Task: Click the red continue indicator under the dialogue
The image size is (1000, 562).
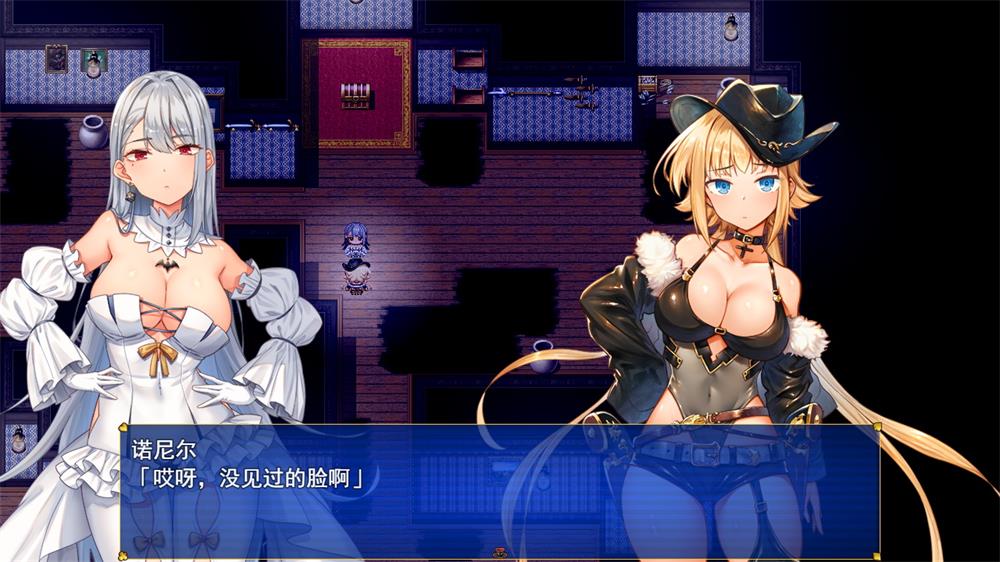Action: click(x=500, y=550)
